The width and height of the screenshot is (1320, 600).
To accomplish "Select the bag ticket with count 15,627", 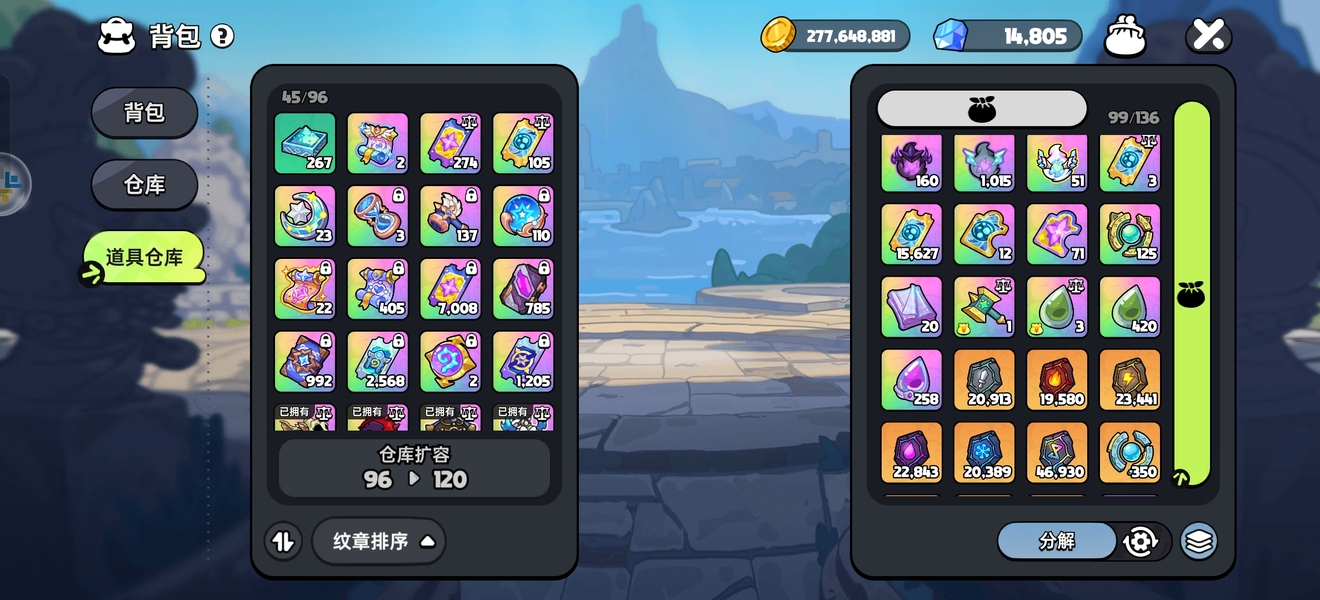I will point(911,235).
